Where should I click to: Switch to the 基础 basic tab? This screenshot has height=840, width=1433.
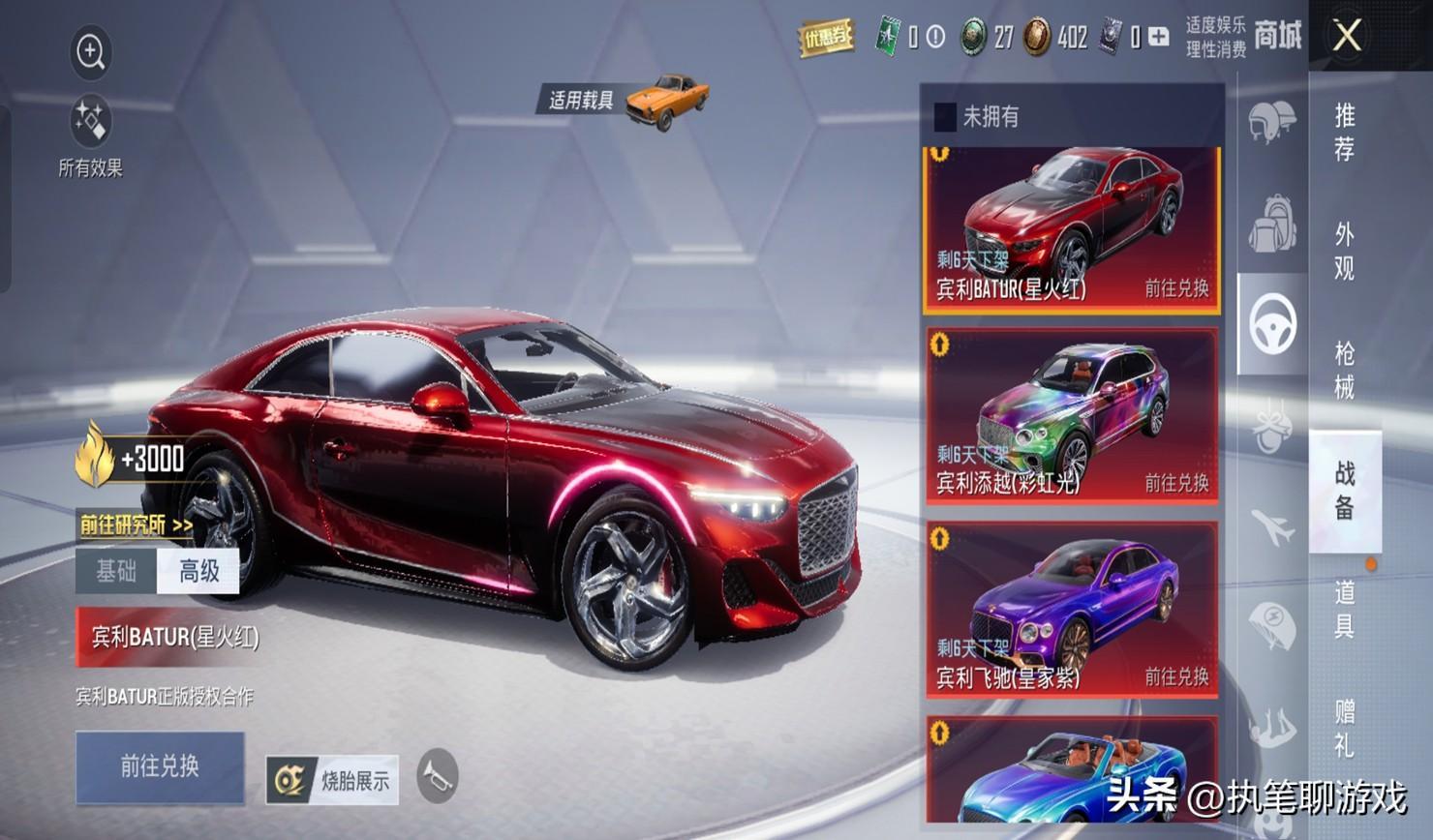(116, 571)
